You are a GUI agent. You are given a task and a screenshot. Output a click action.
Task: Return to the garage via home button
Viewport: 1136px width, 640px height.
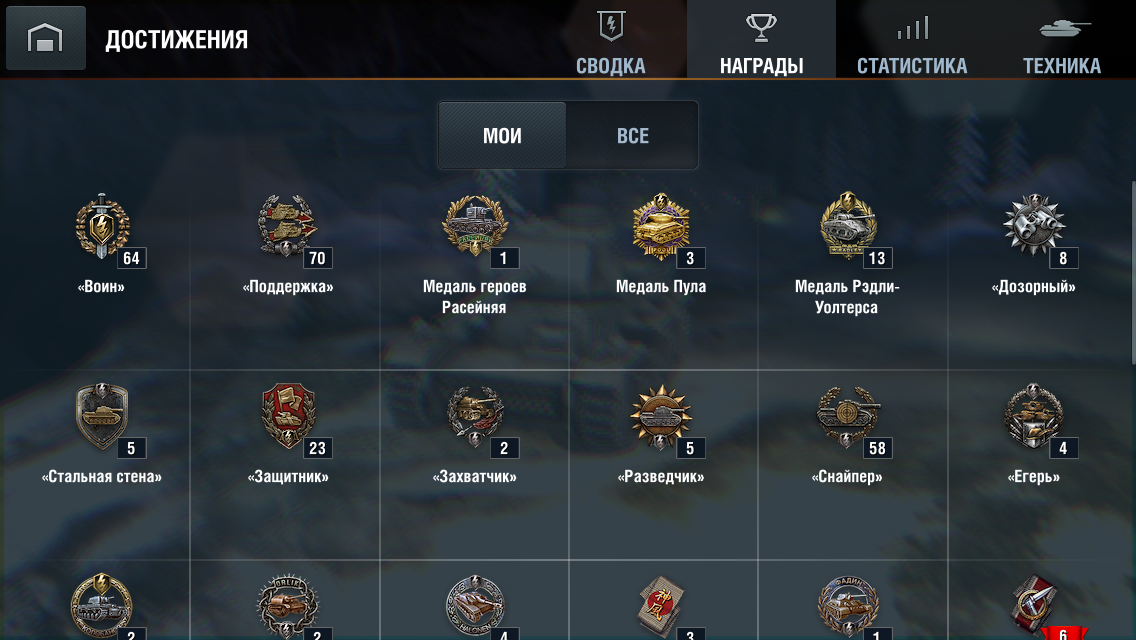point(46,39)
